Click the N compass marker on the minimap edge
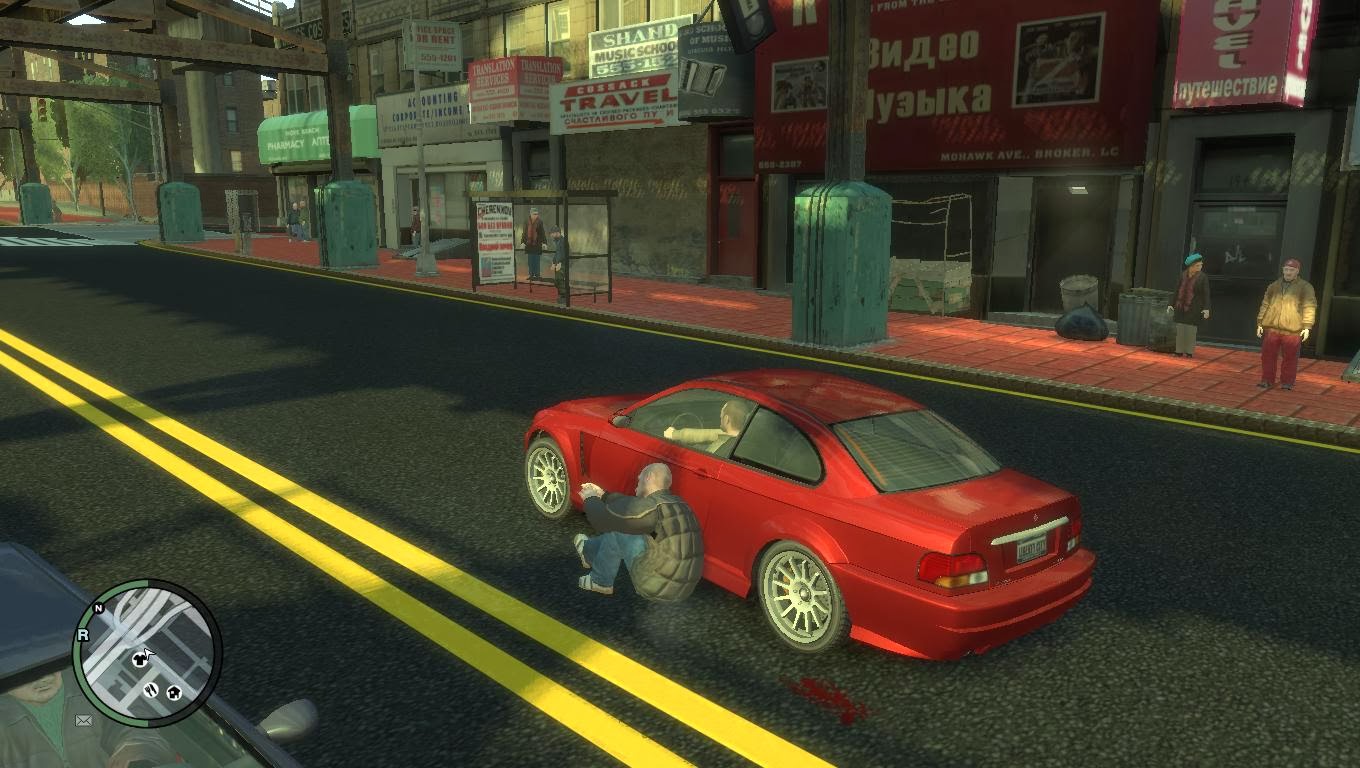Viewport: 1360px width, 768px height. [98, 607]
